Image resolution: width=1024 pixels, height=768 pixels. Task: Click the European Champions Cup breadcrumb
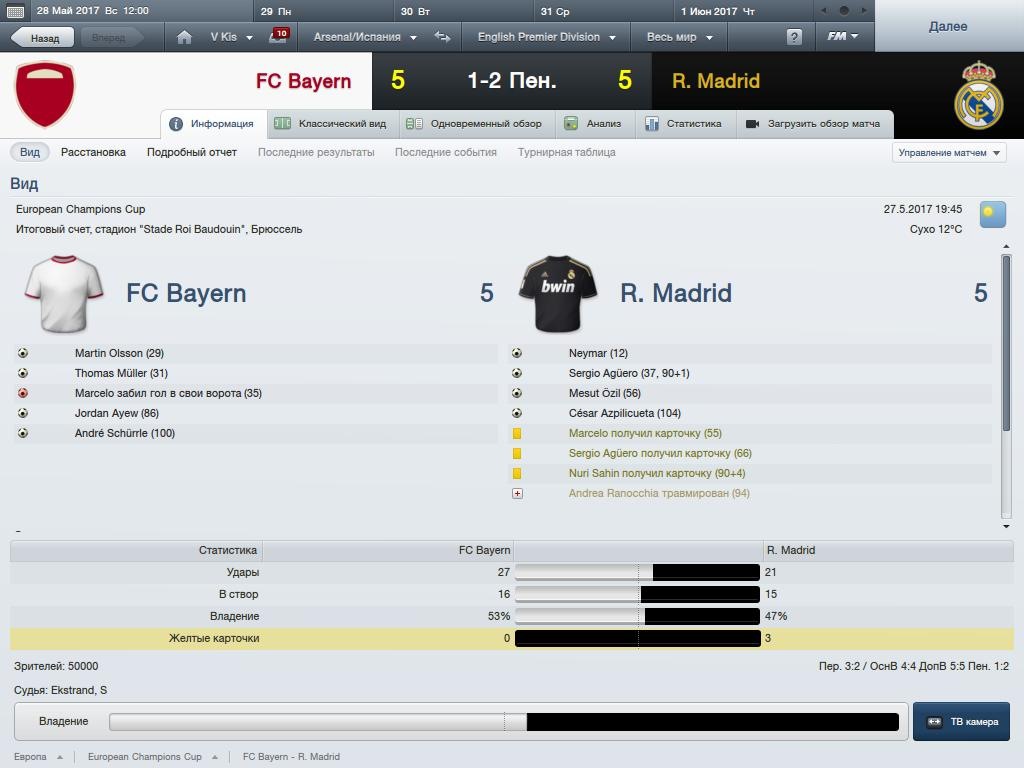click(x=144, y=757)
